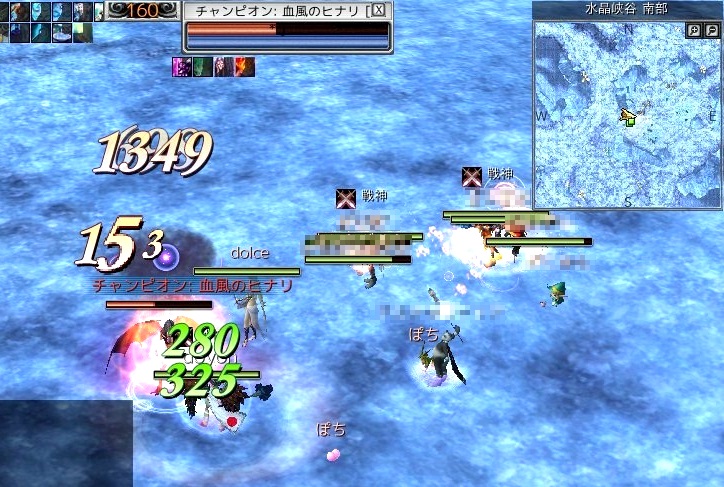Select the champion 血風のヒナリ nameplate
The height and width of the screenshot is (487, 724).
[192, 285]
